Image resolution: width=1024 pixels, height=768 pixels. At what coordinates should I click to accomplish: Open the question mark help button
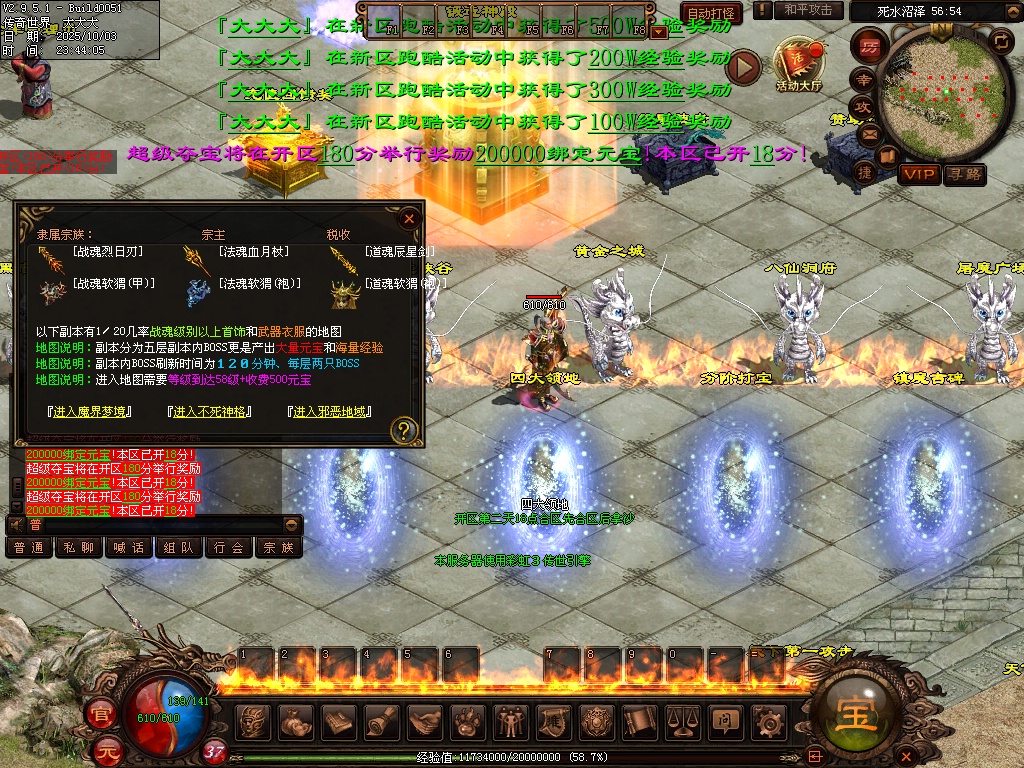[x=404, y=431]
